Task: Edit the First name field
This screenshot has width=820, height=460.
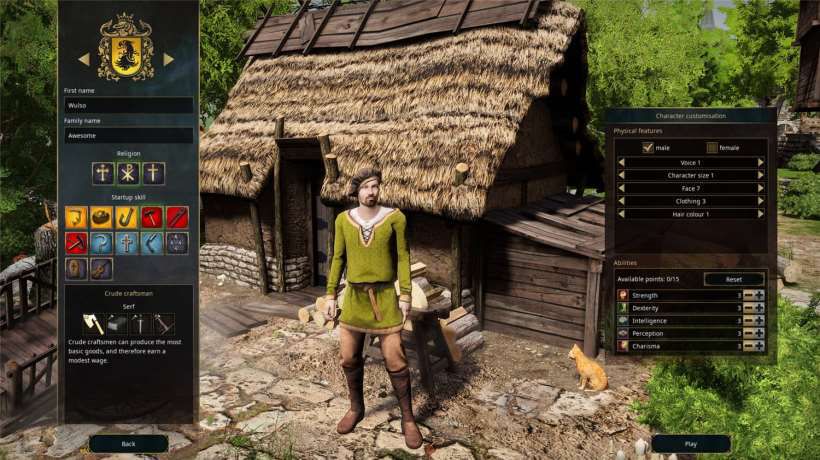Action: 128,105
